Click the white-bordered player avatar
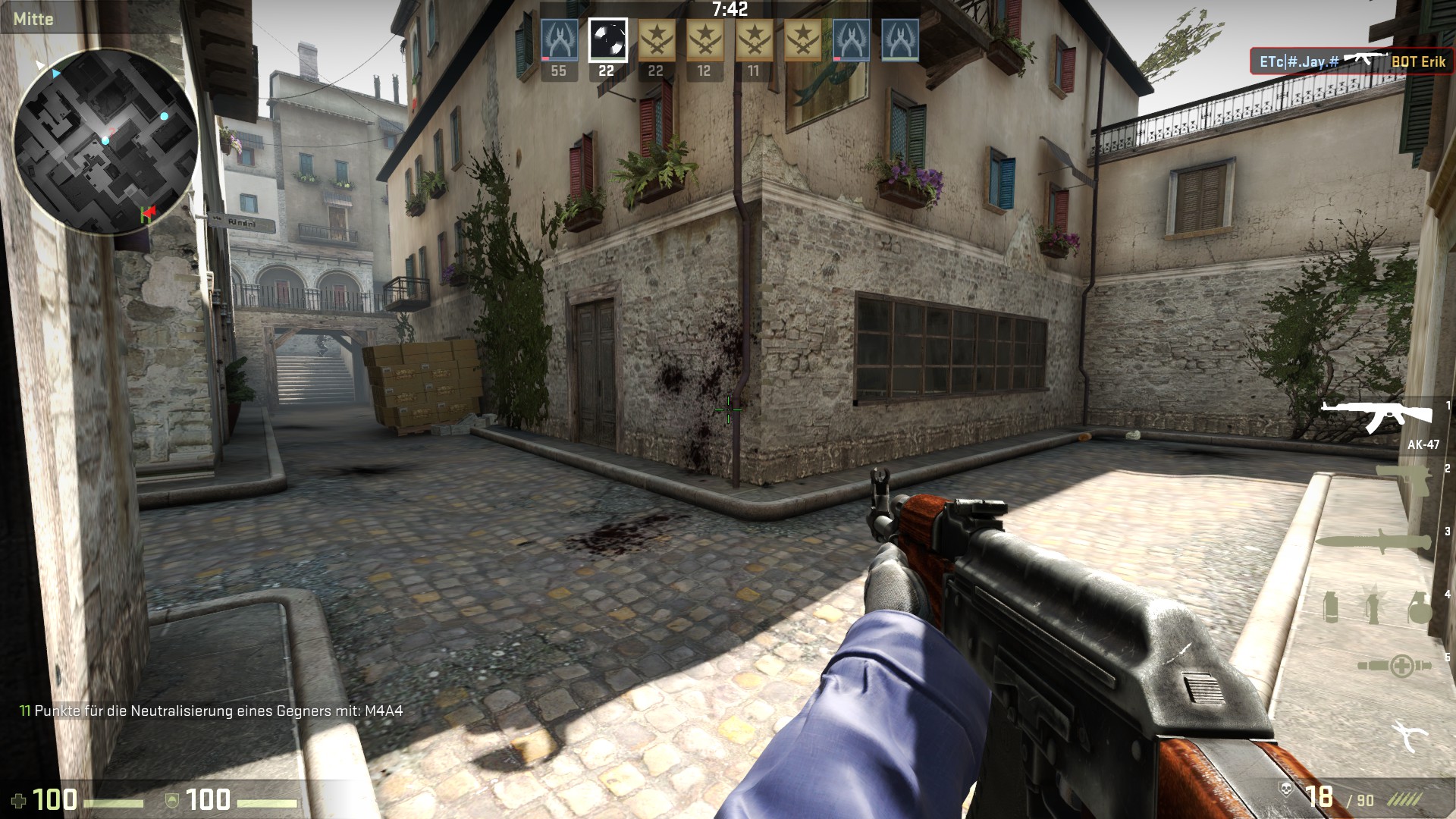This screenshot has width=1456, height=819. pyautogui.click(x=607, y=39)
